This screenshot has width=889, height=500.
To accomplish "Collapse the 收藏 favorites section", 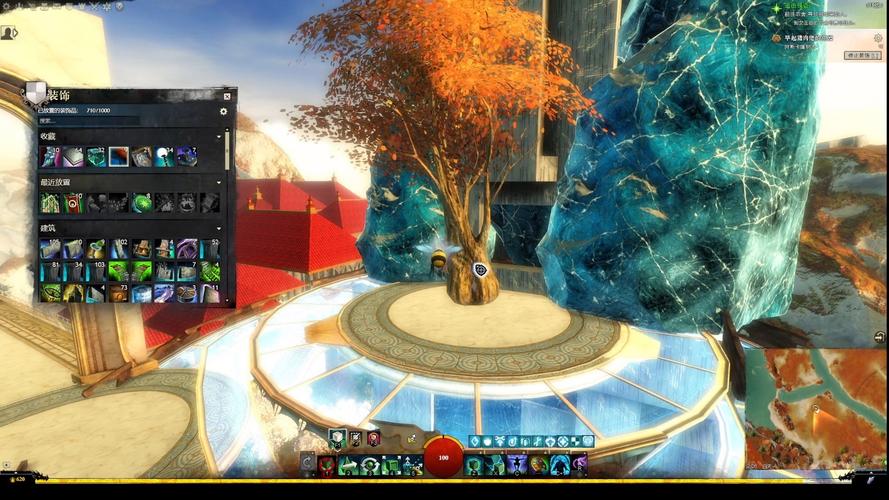I will click(x=219, y=136).
